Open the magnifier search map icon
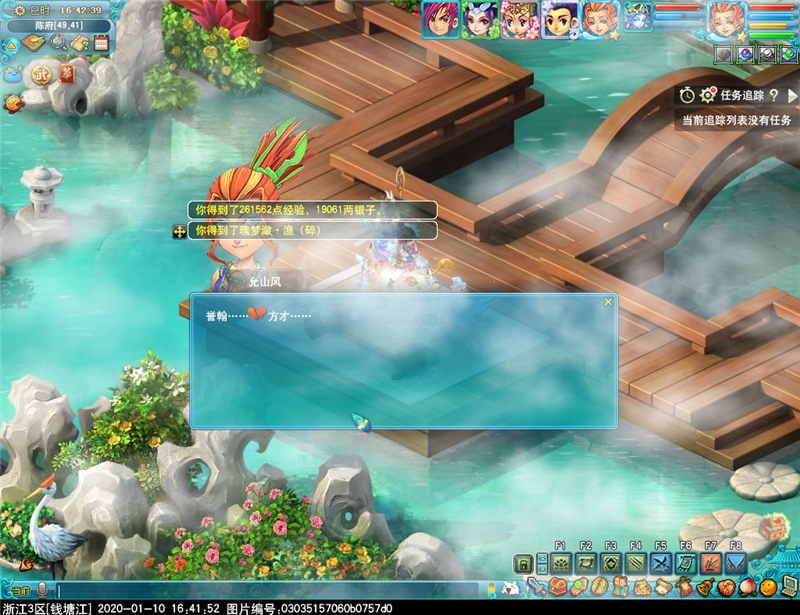Viewport: 800px width, 615px height. pos(58,43)
